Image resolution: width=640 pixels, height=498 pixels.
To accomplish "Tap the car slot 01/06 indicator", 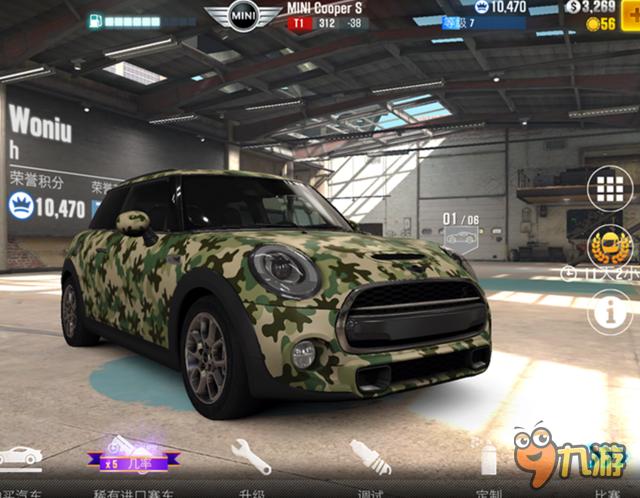I will pyautogui.click(x=461, y=227).
